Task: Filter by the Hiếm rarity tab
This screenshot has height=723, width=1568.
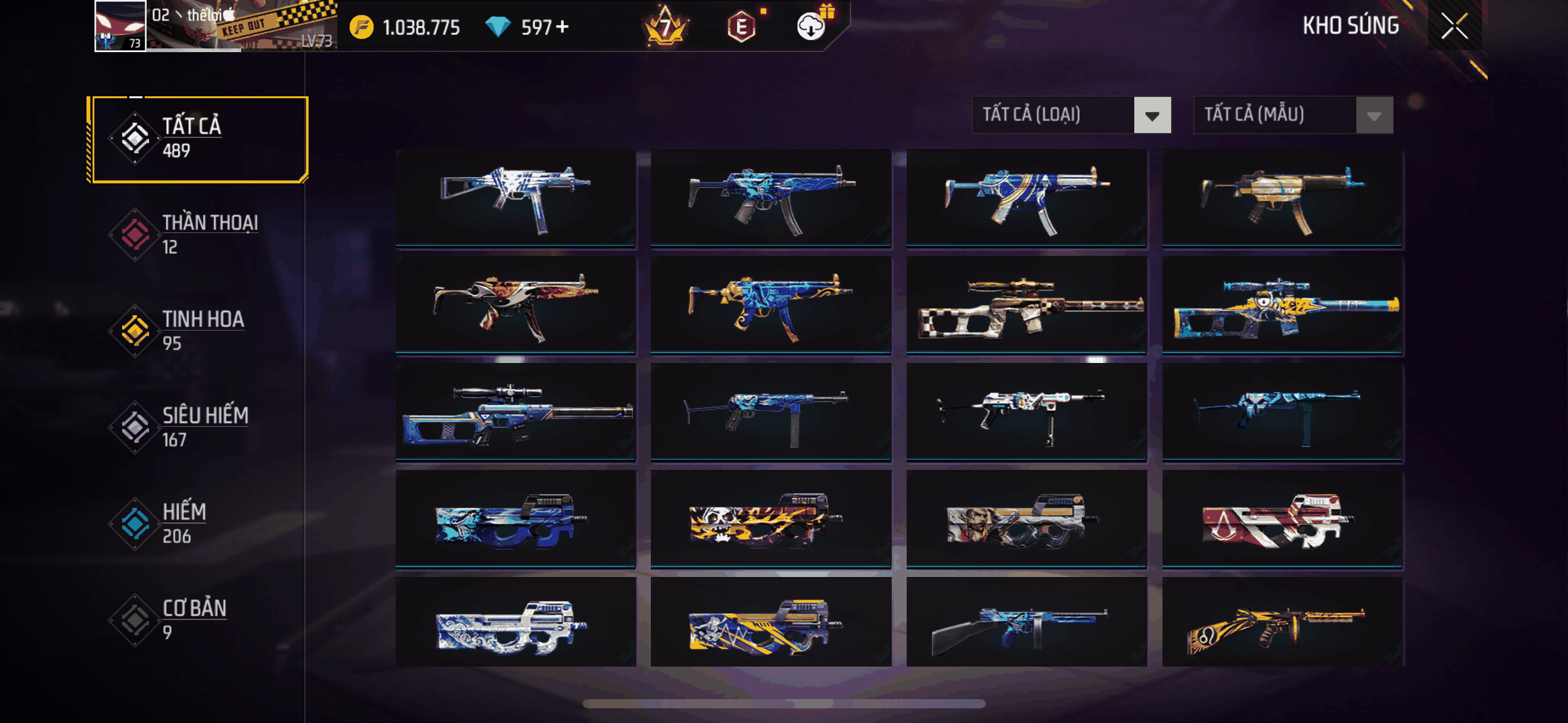Action: click(198, 523)
